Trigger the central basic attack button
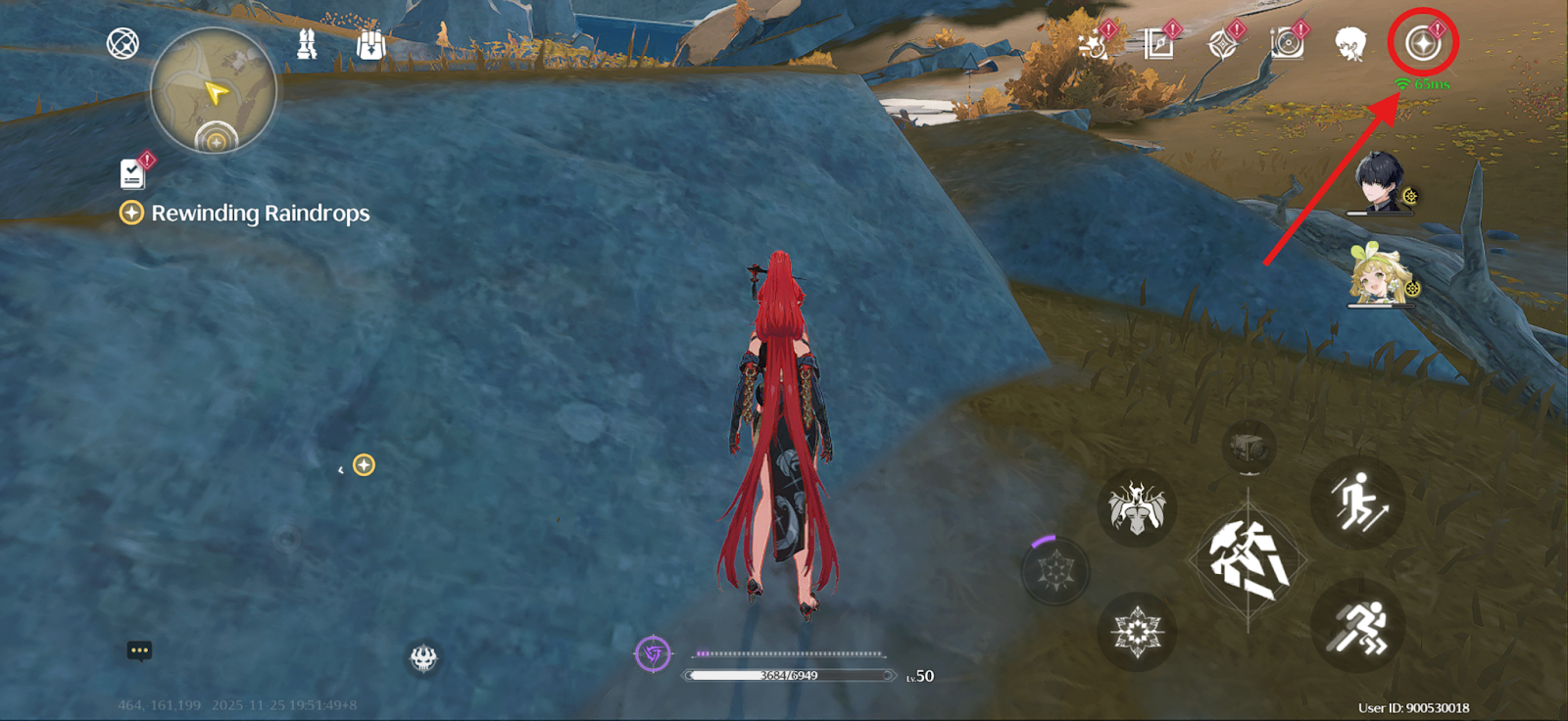Viewport: 1568px width, 721px height. [x=1248, y=560]
